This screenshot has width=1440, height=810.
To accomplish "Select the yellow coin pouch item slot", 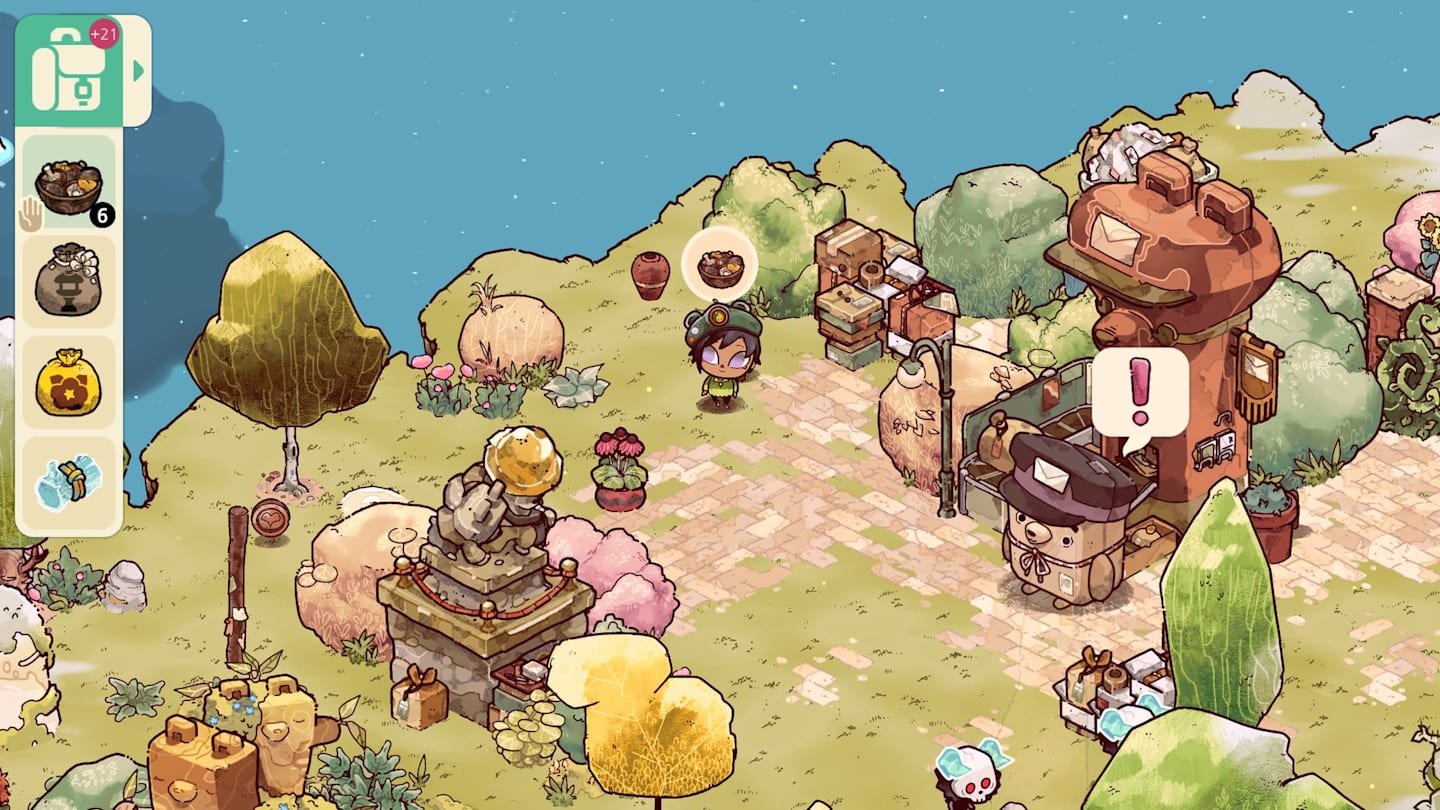I will tap(70, 383).
